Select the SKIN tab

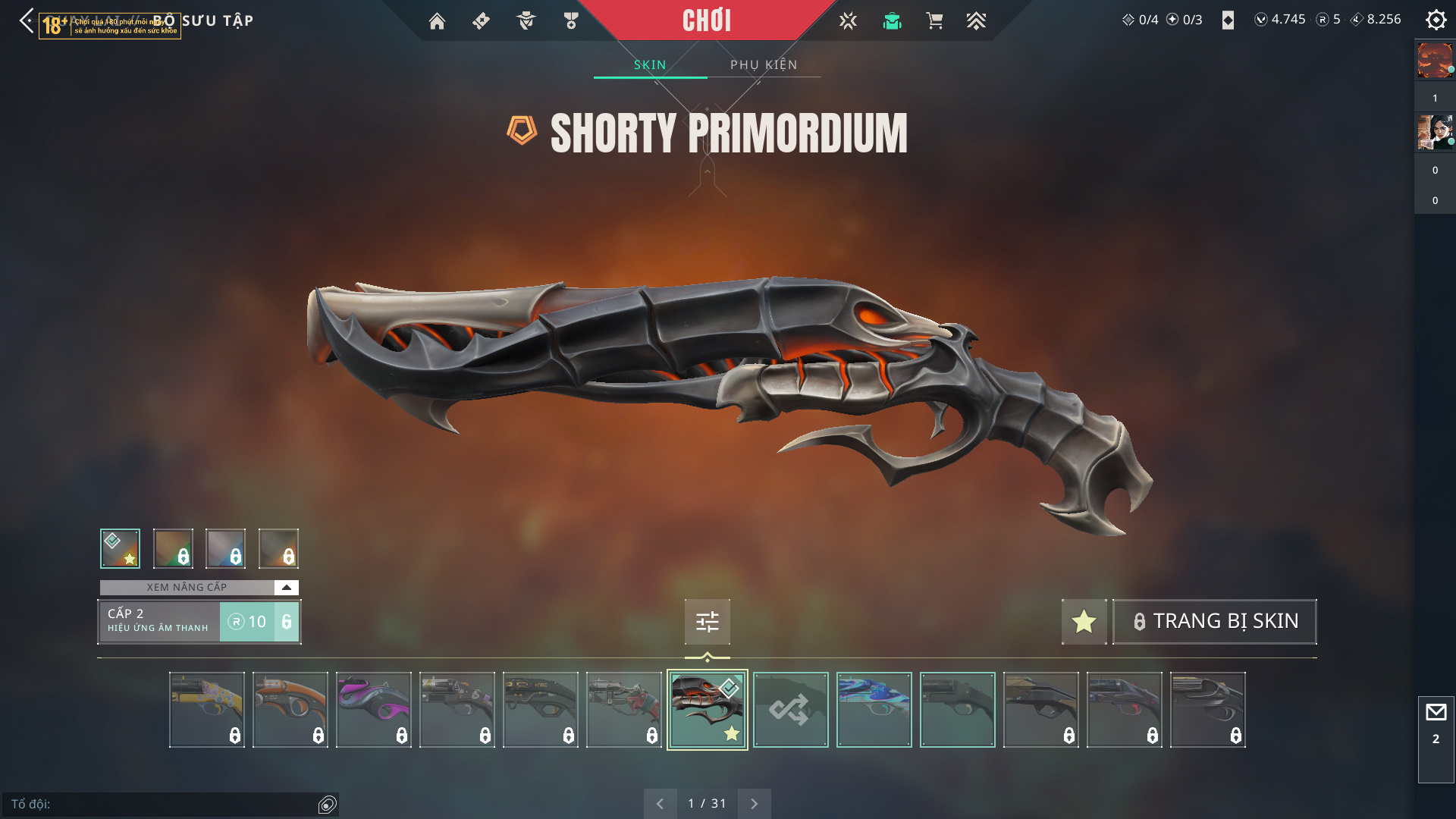(x=650, y=64)
